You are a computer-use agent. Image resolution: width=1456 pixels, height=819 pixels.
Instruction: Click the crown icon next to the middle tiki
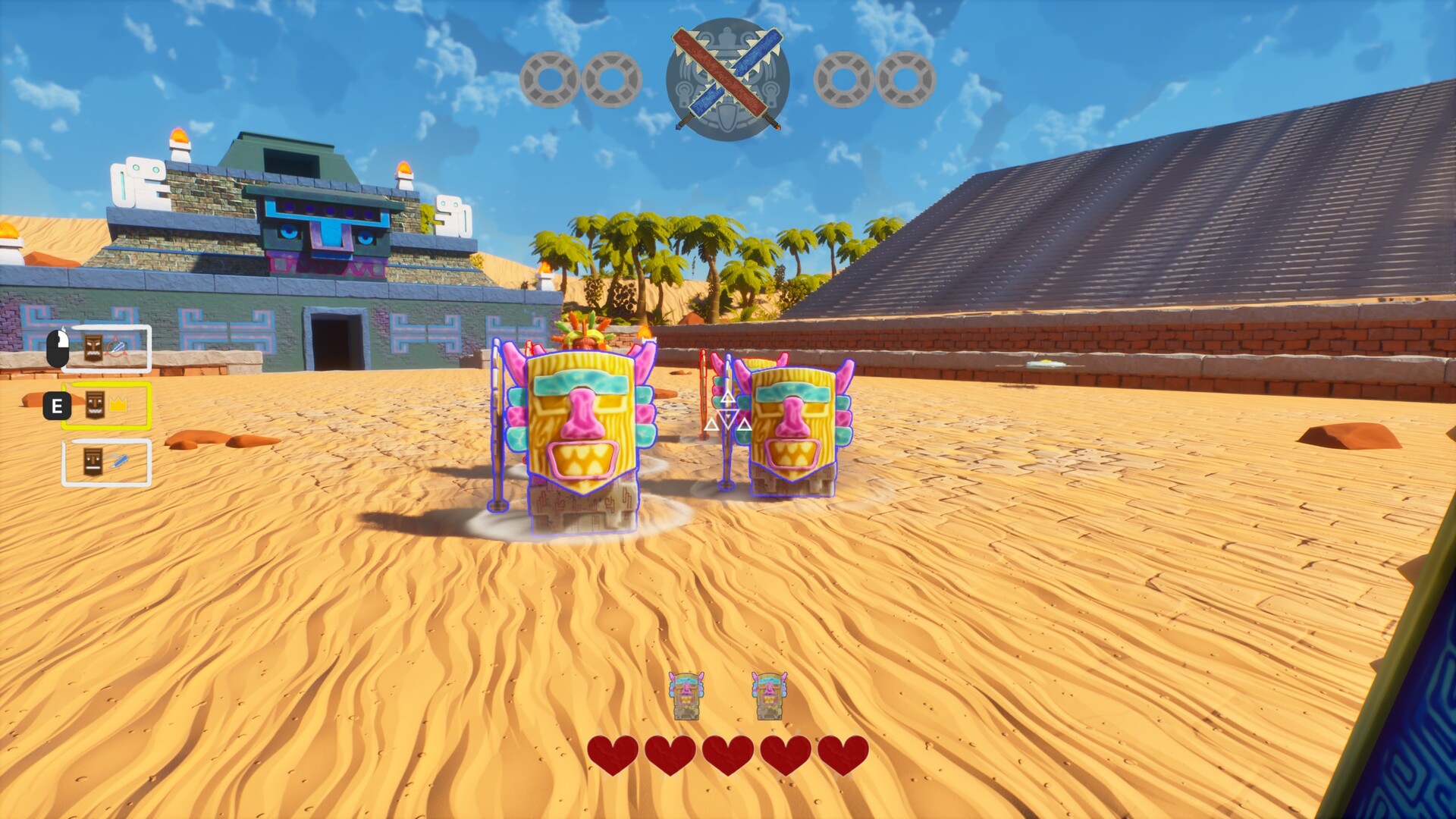pos(118,403)
